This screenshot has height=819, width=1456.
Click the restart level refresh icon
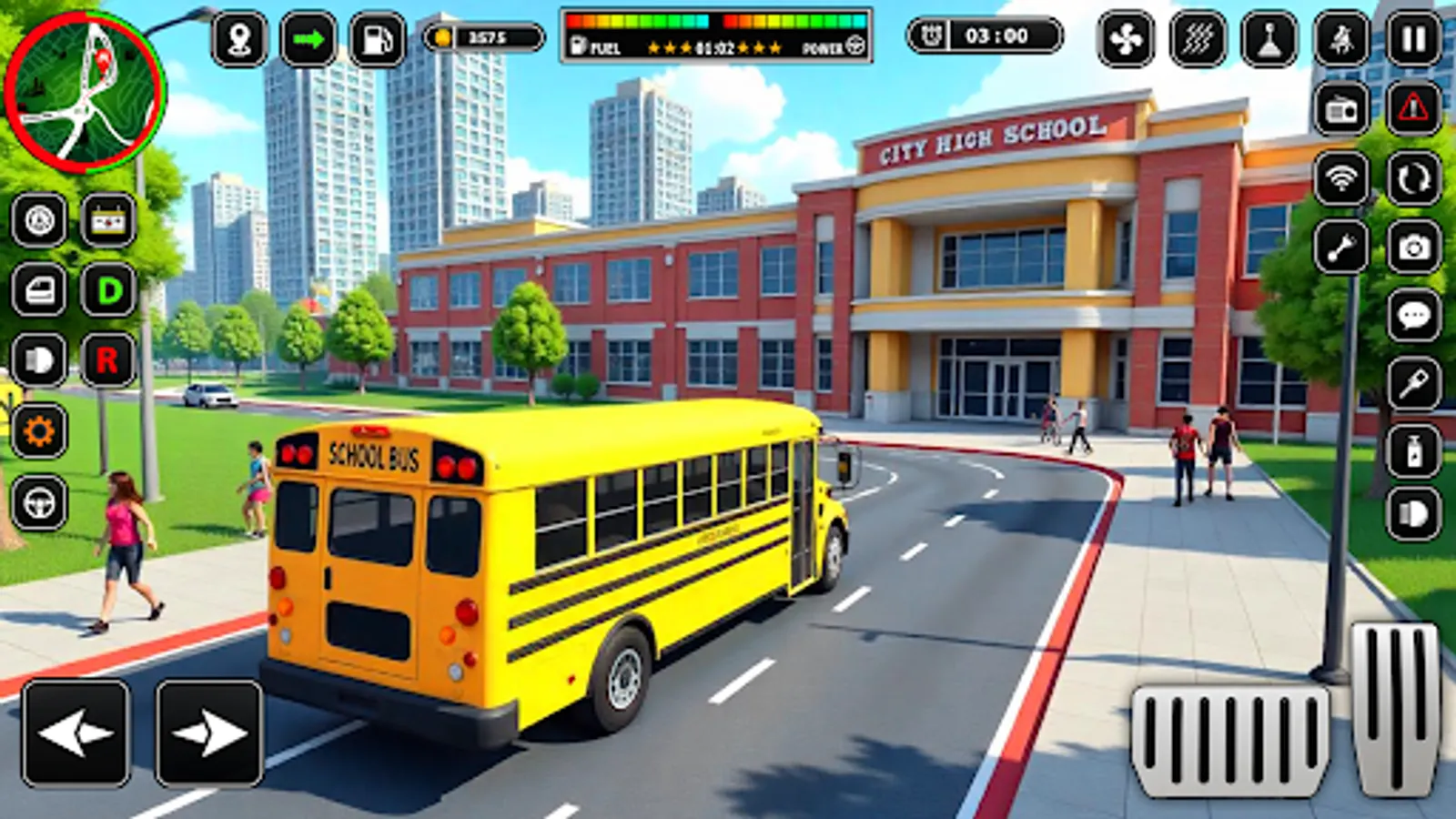pyautogui.click(x=1413, y=179)
